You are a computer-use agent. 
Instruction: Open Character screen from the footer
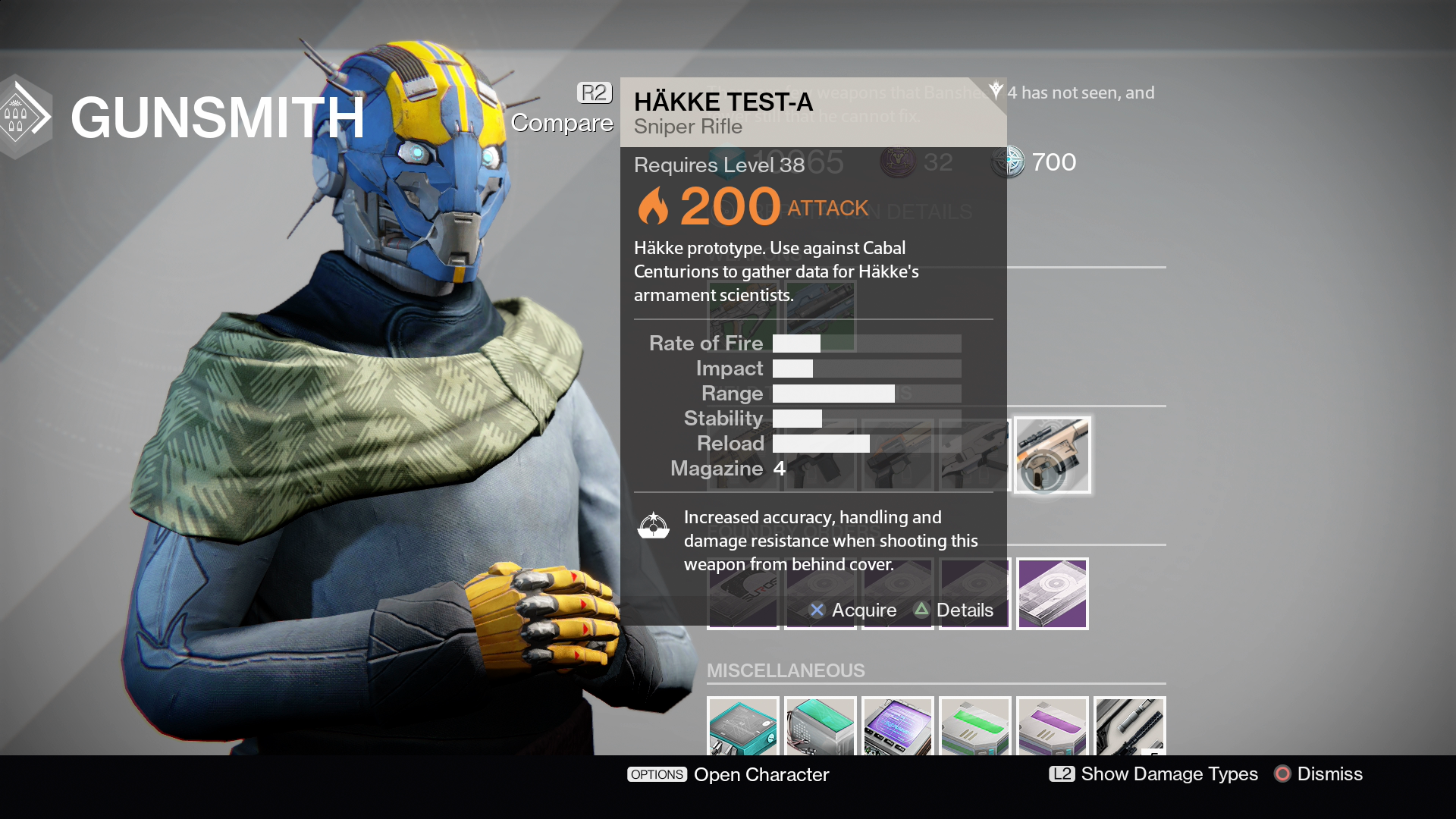point(728,774)
